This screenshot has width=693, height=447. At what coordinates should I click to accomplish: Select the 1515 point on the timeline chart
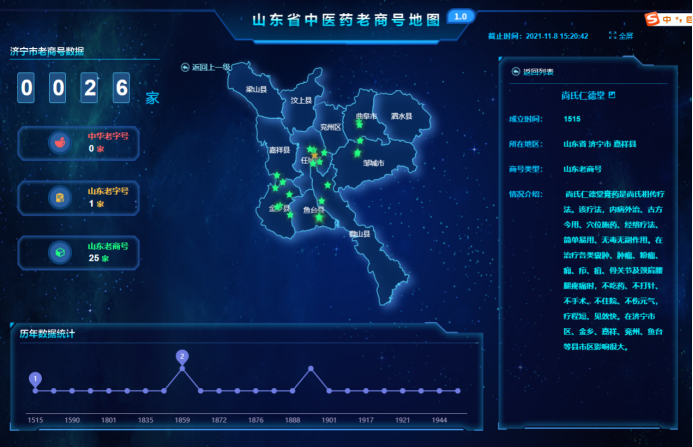coord(36,390)
